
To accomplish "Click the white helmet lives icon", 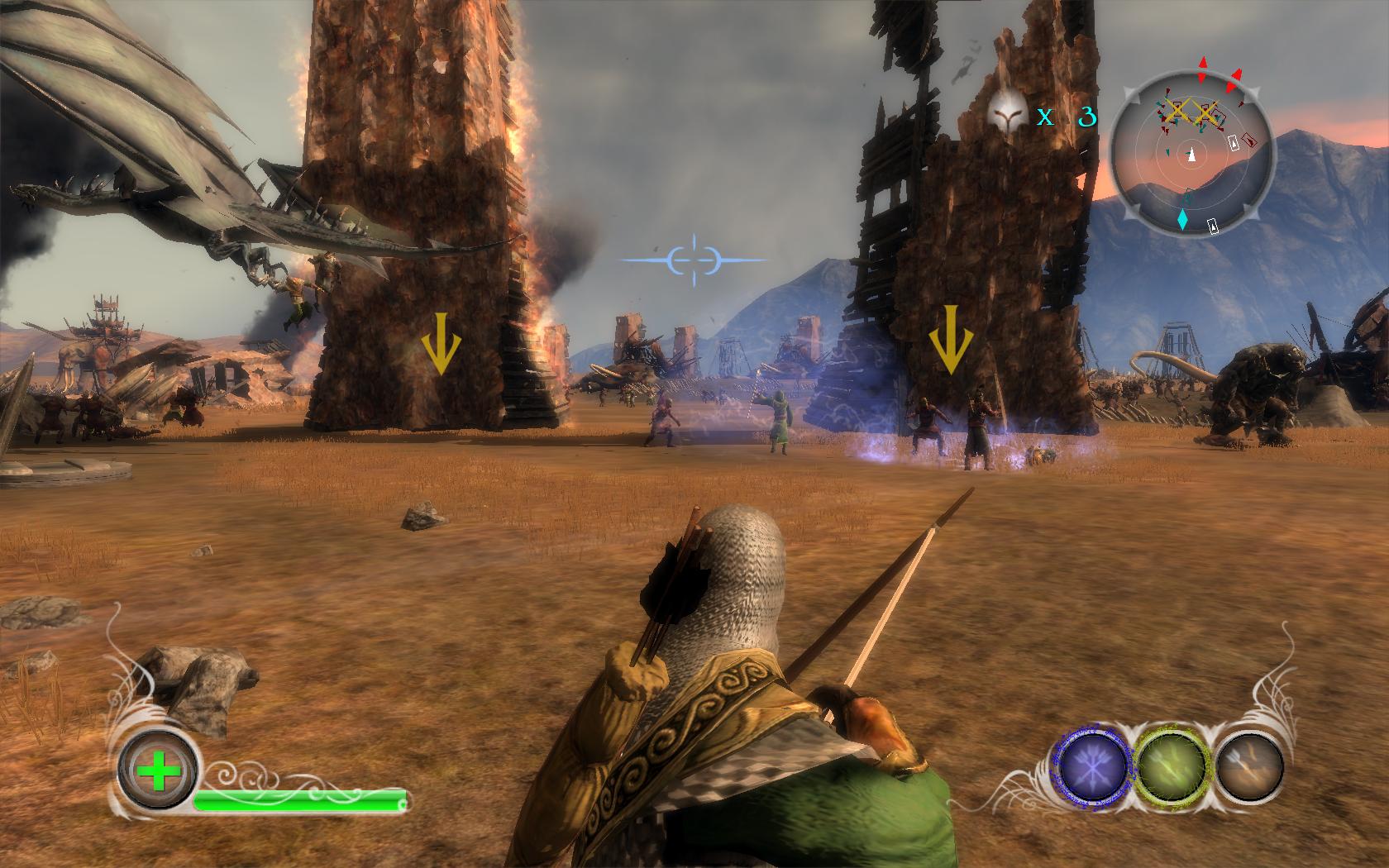I will pos(1007,117).
